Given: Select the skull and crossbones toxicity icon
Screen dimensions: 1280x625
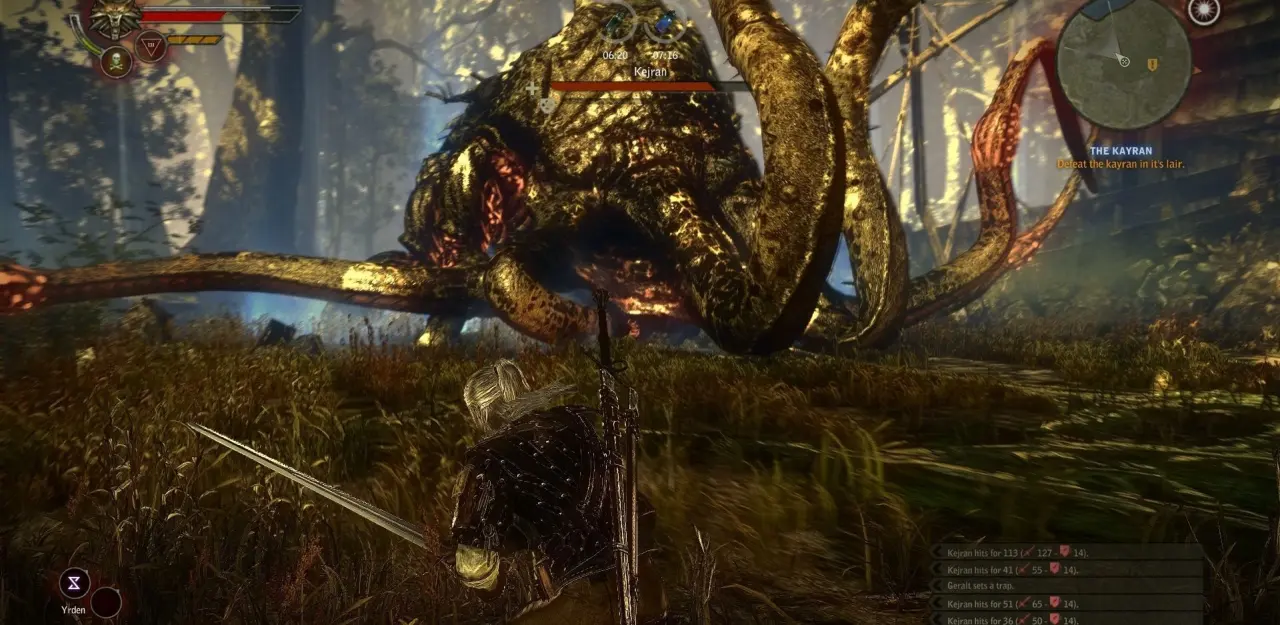Looking at the screenshot, I should 117,63.
